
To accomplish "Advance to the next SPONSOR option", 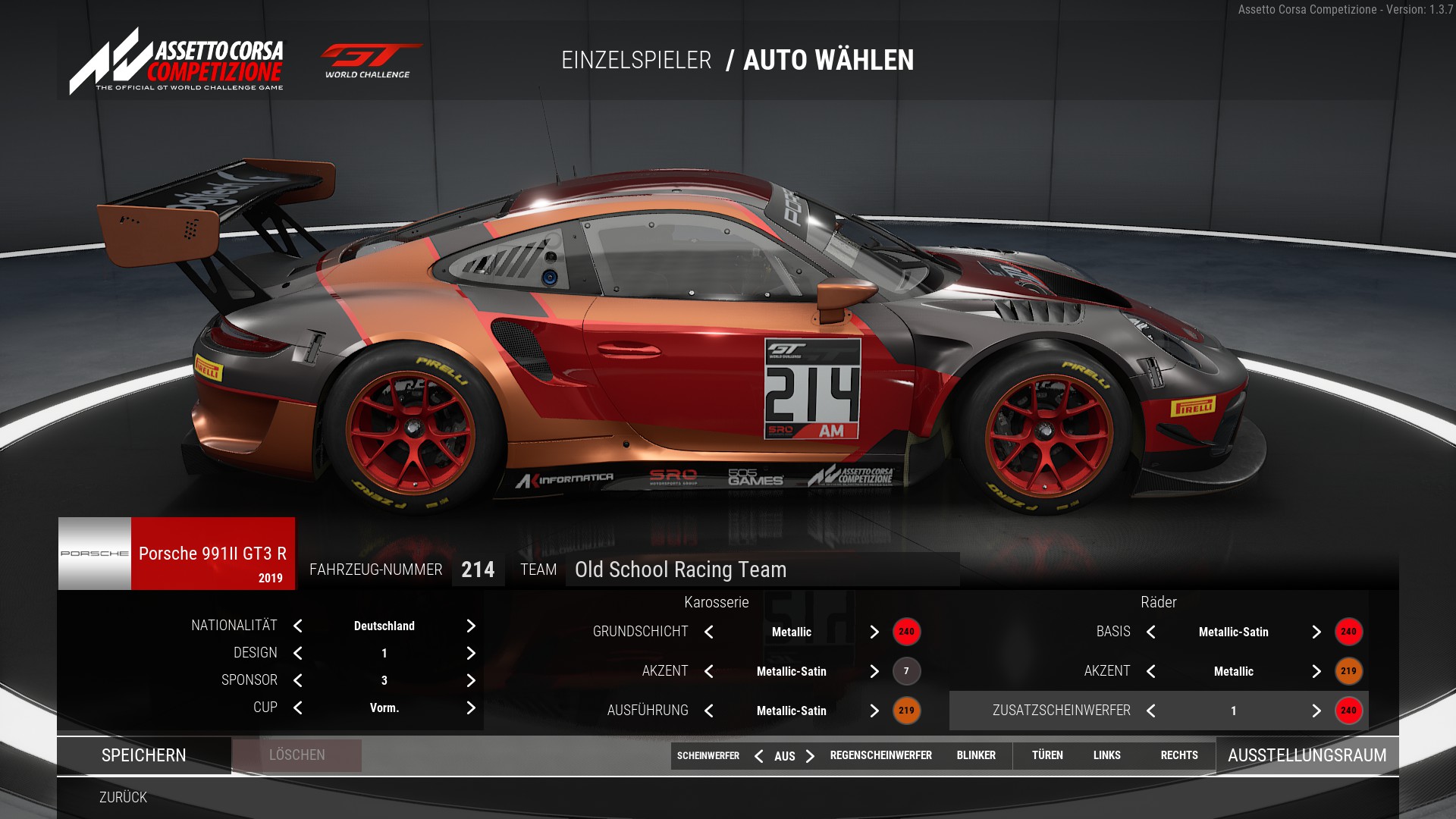I will point(471,680).
